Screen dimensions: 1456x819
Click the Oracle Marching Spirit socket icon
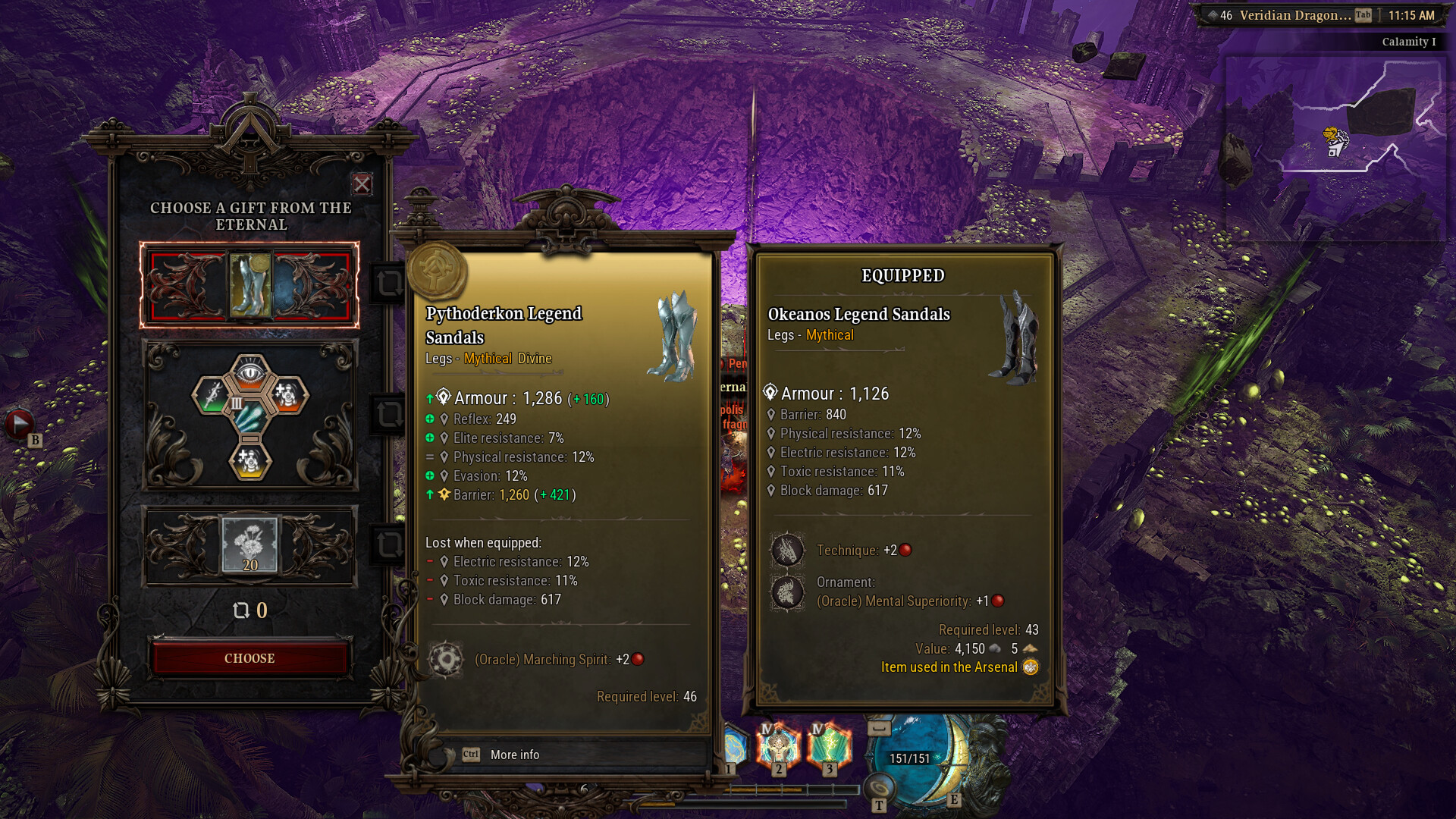point(447,659)
